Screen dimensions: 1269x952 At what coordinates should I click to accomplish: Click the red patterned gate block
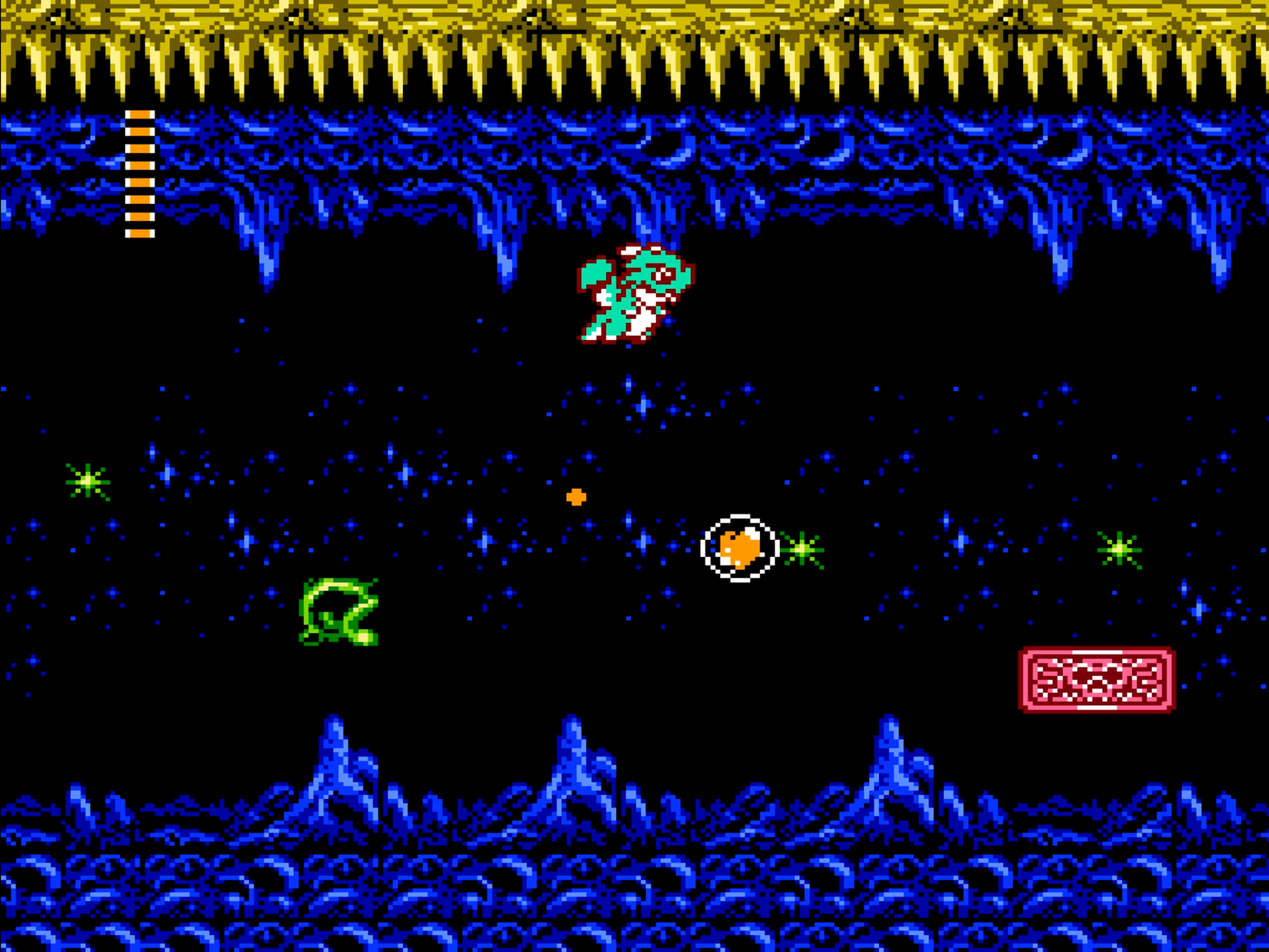(x=1096, y=681)
